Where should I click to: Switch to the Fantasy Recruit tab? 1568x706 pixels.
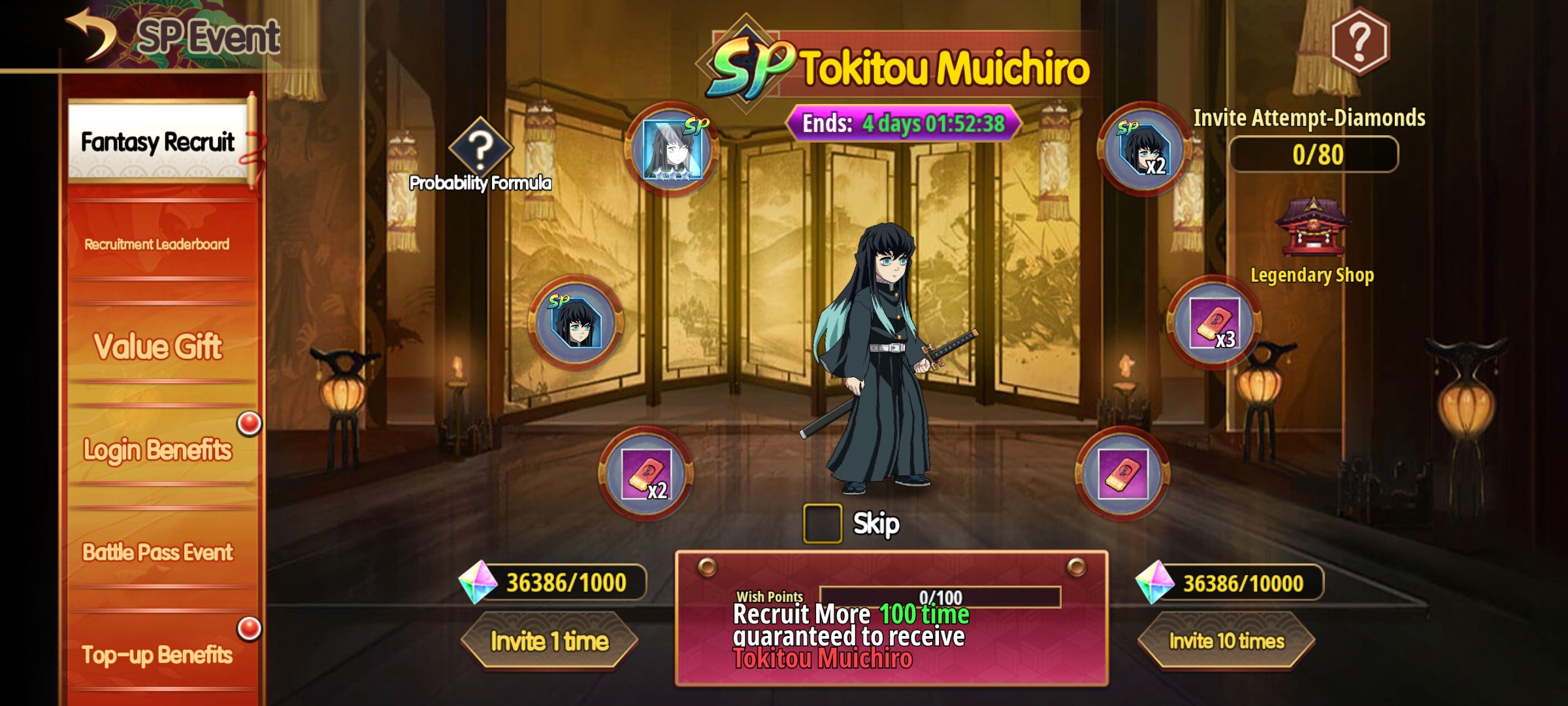(157, 142)
